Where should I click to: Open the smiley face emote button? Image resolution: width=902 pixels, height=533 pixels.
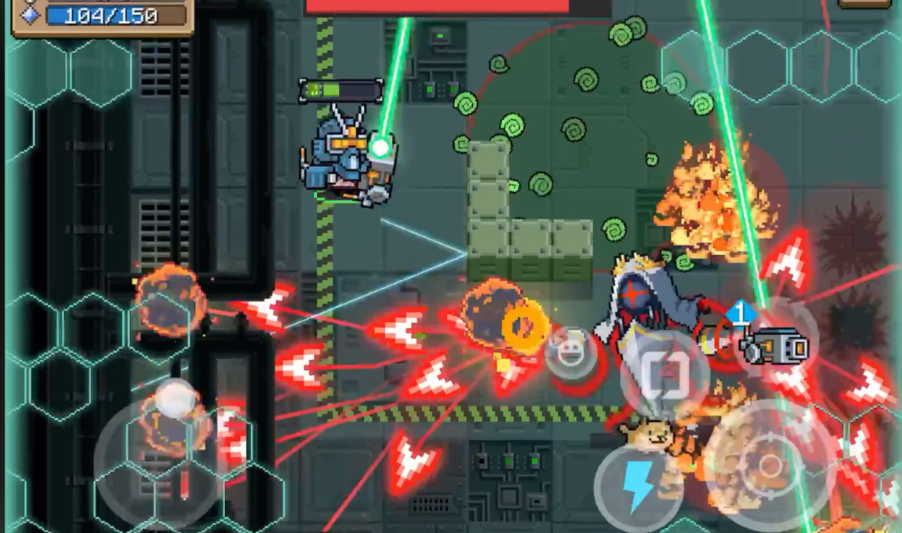point(567,353)
